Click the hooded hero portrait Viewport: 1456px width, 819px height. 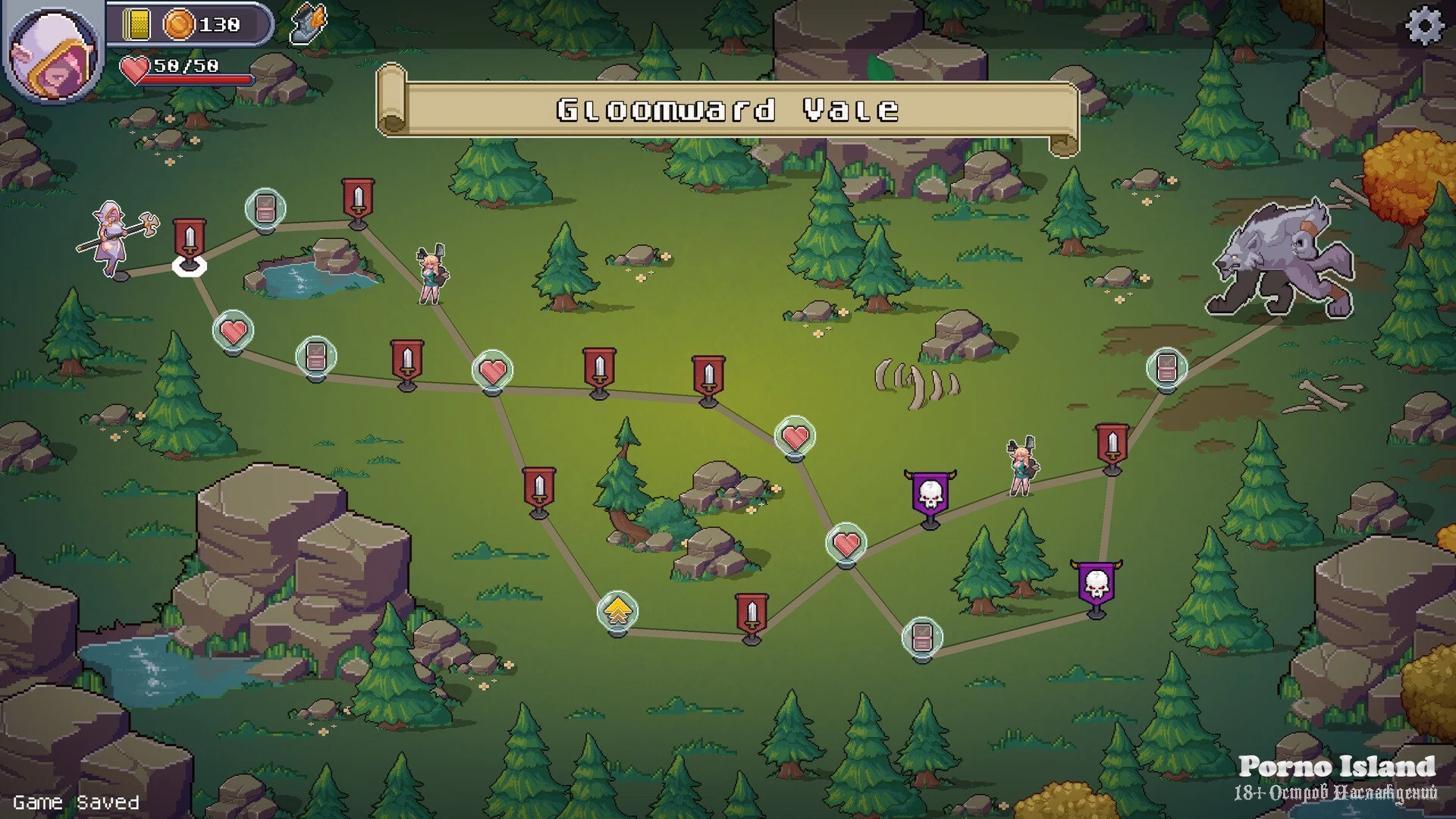(55, 54)
